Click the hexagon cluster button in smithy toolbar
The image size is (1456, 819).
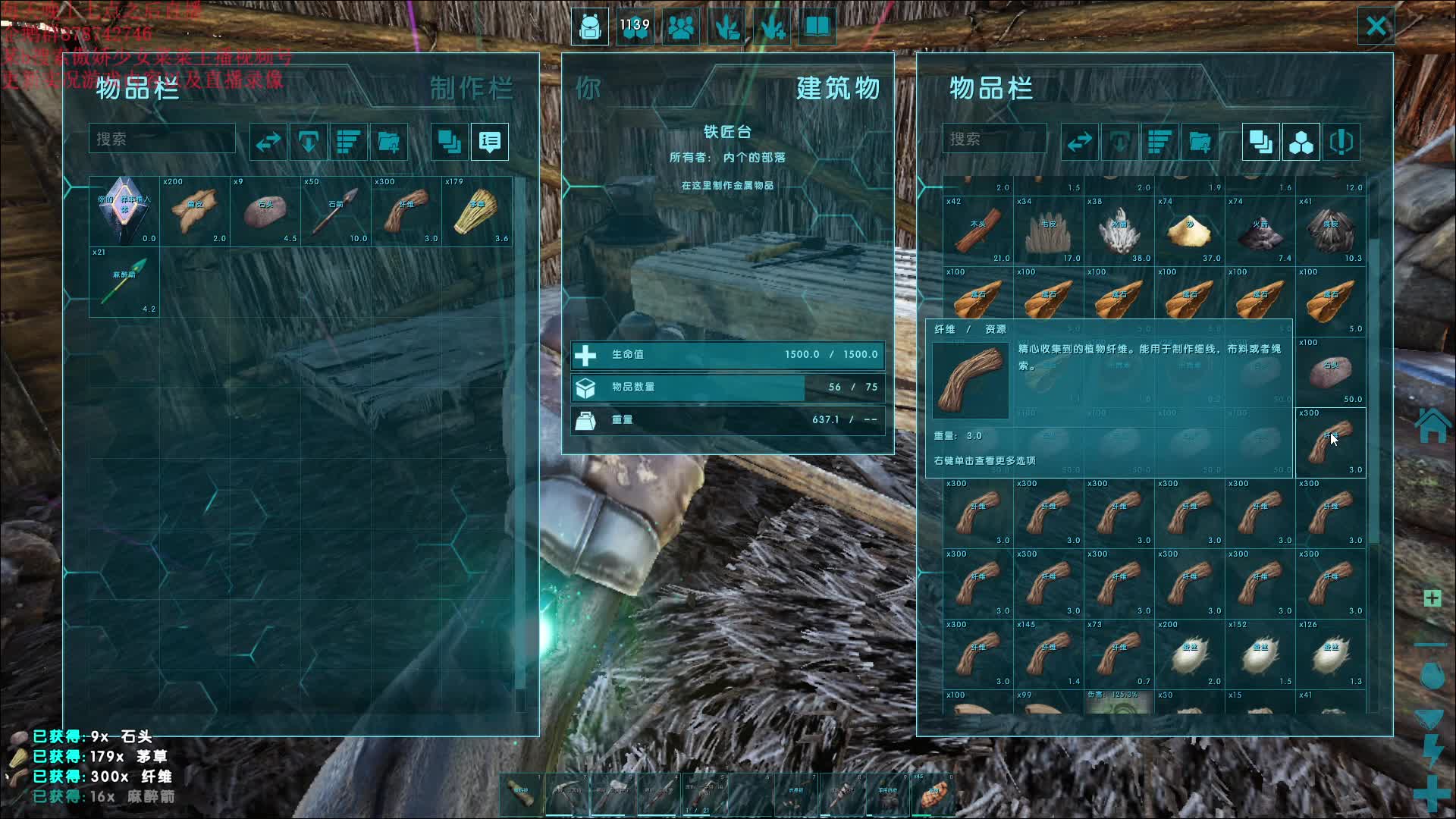point(1301,142)
